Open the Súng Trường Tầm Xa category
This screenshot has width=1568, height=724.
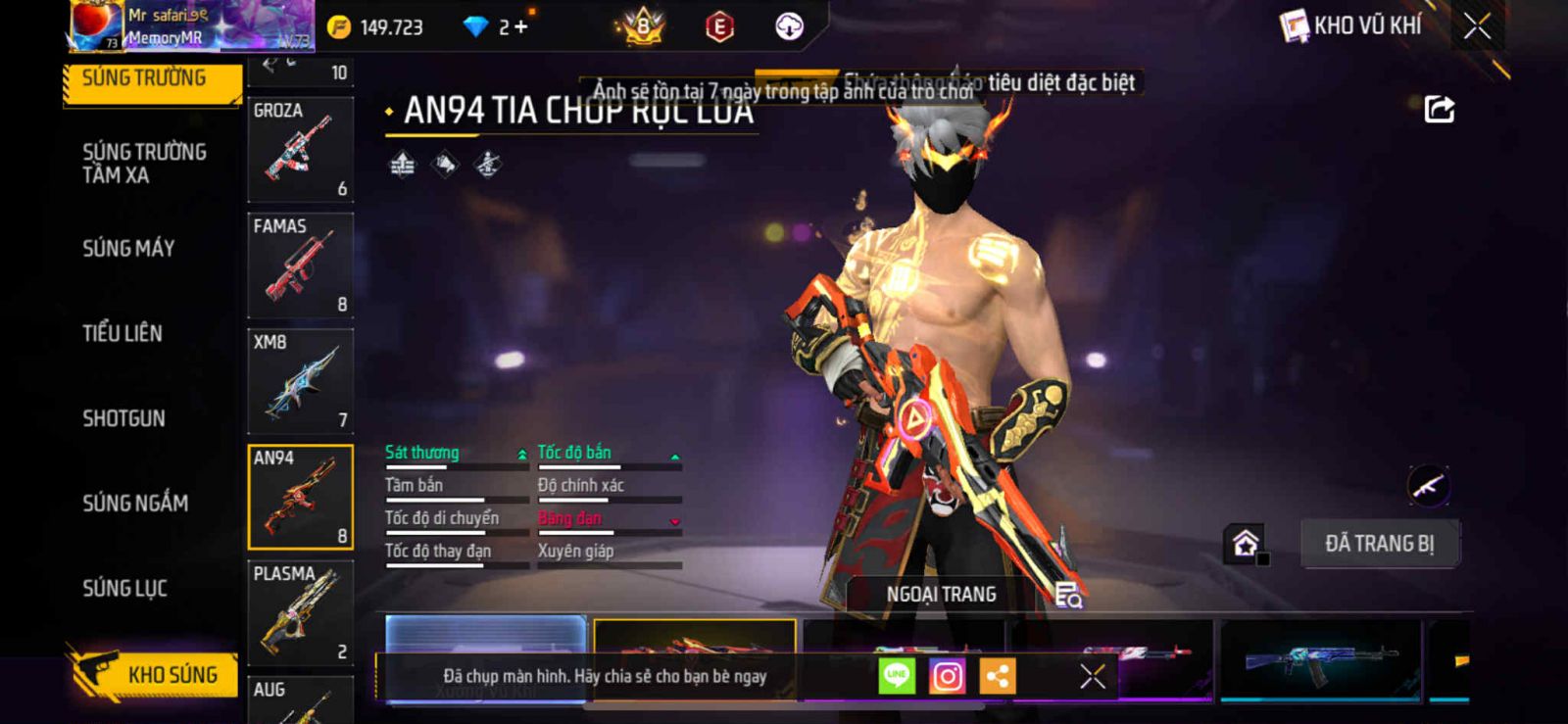144,164
